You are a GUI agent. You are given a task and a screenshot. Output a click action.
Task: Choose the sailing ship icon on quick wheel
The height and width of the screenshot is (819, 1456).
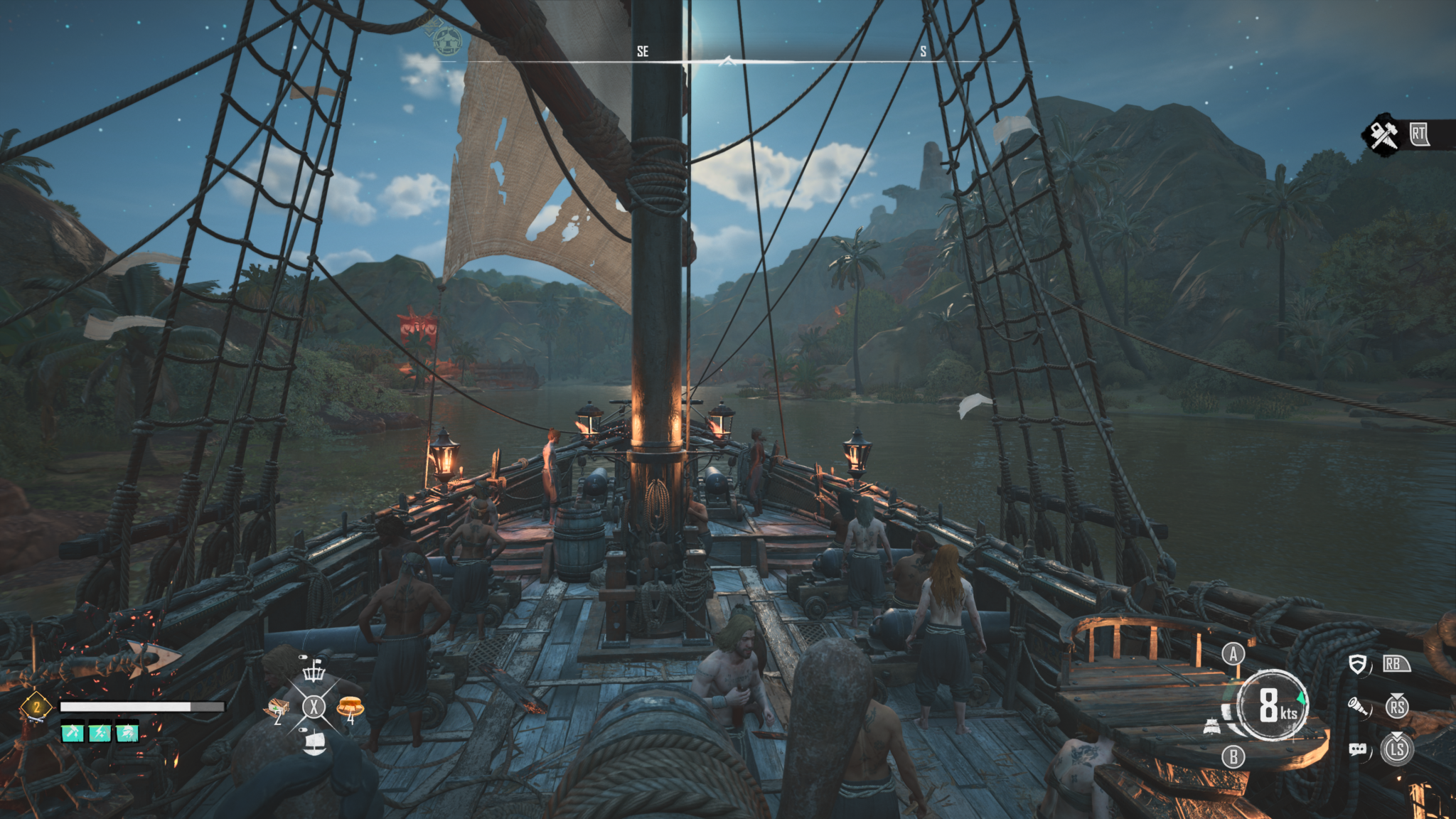pos(314,743)
